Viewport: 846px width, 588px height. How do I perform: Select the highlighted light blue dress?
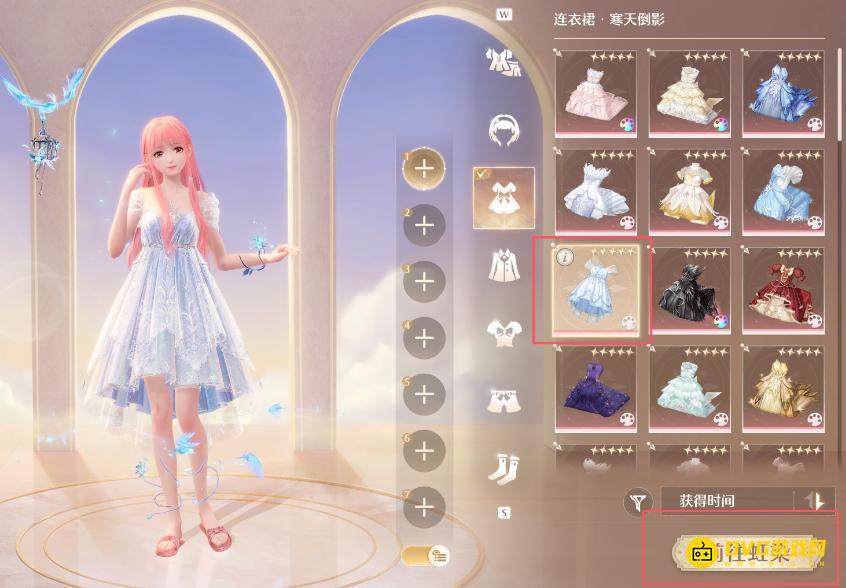click(x=594, y=291)
